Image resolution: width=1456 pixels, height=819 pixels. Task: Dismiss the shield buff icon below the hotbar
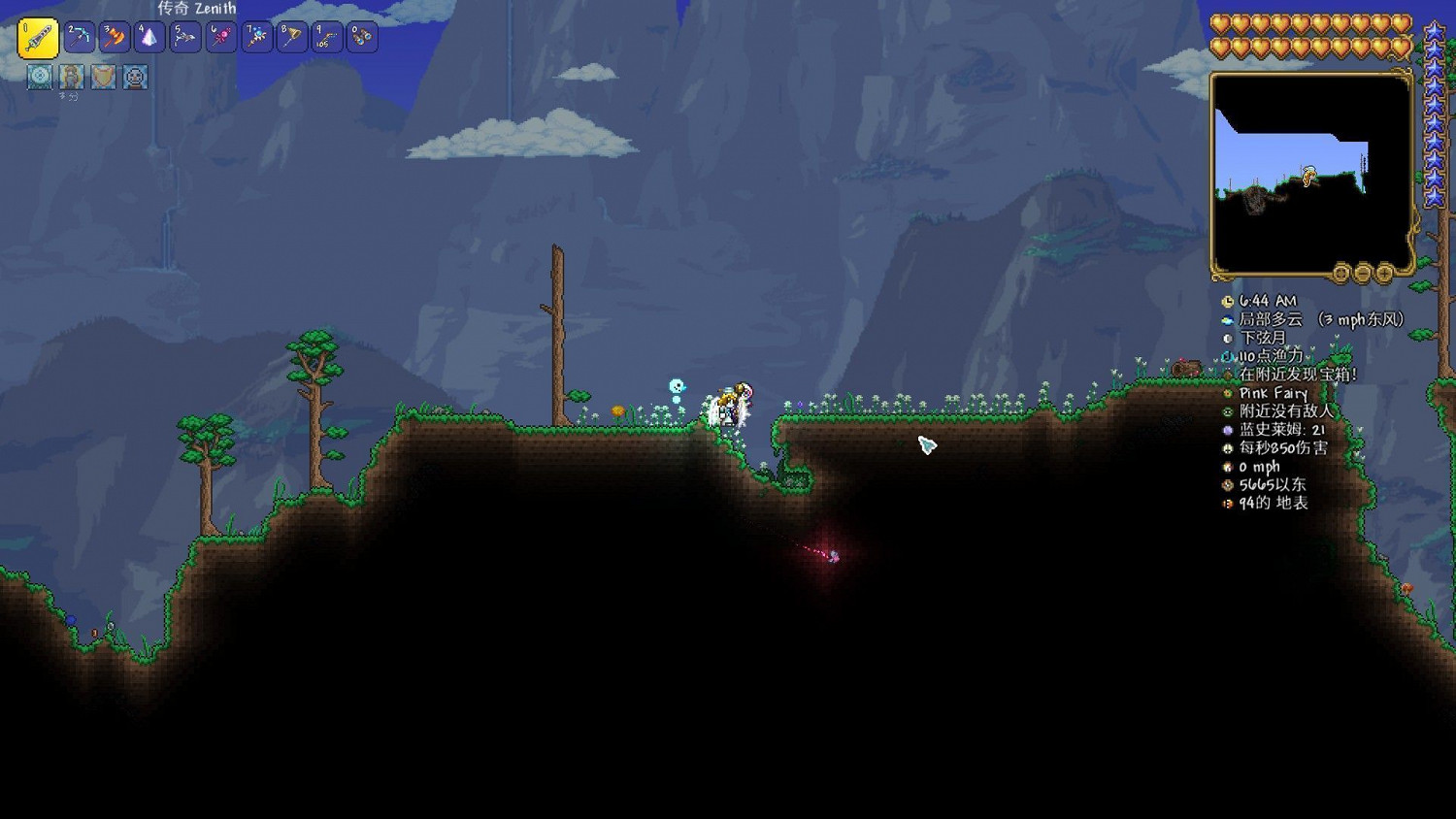(101, 78)
